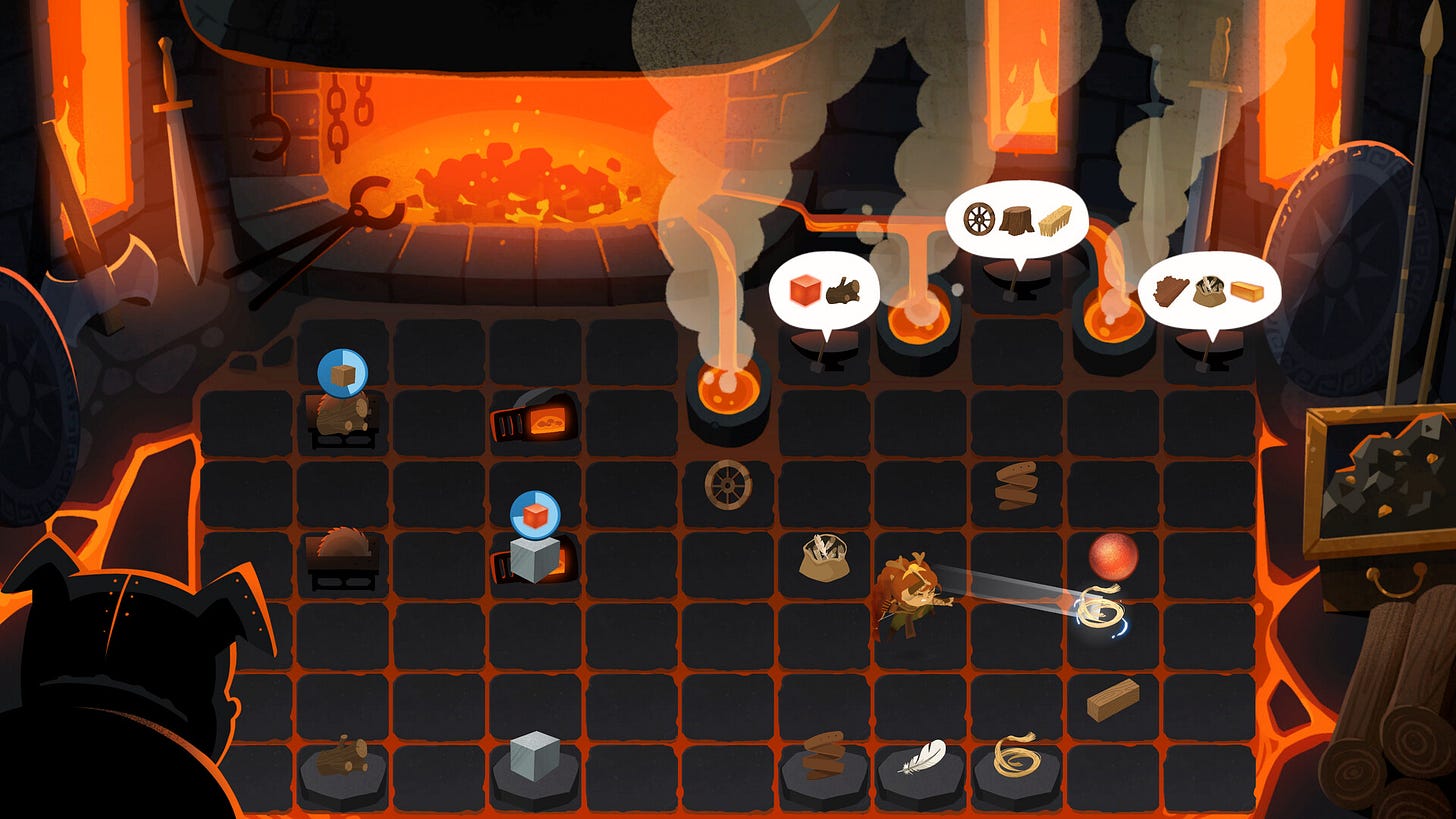Click the blue progress ring with the orange cube
Image resolution: width=1456 pixels, height=819 pixels.
coord(536,513)
